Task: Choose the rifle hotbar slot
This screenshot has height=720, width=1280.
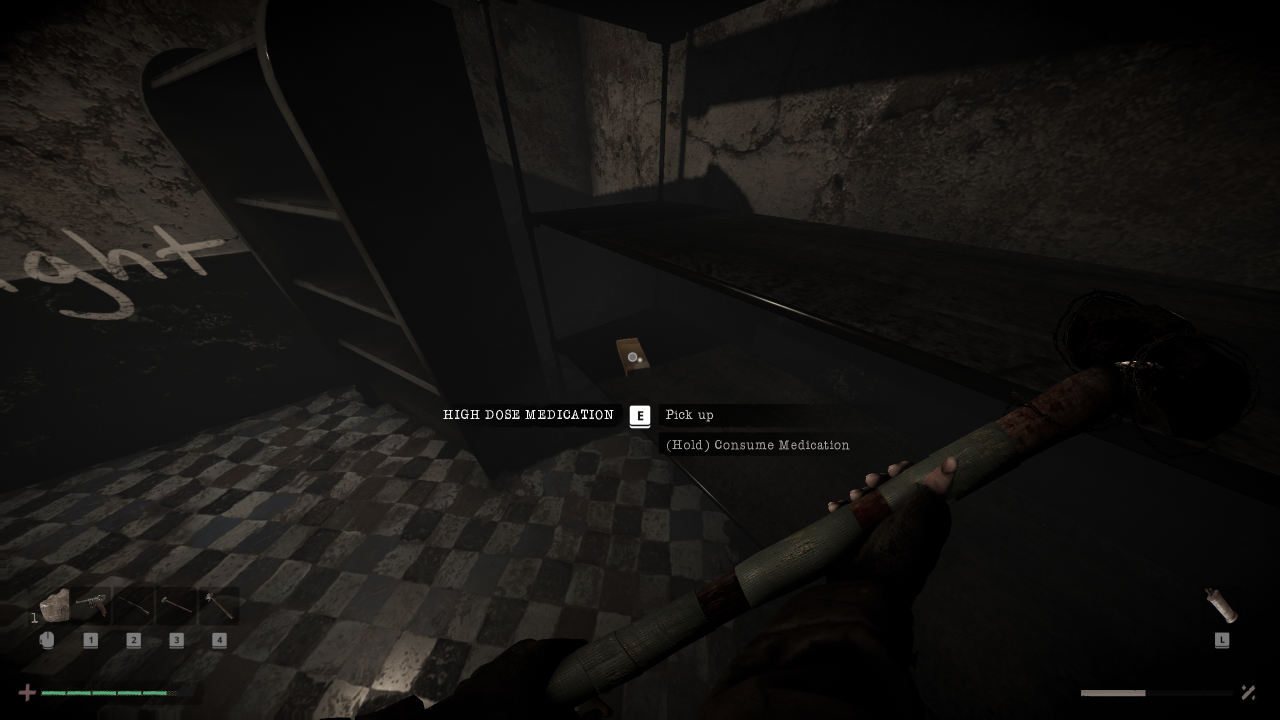Action: click(x=134, y=606)
